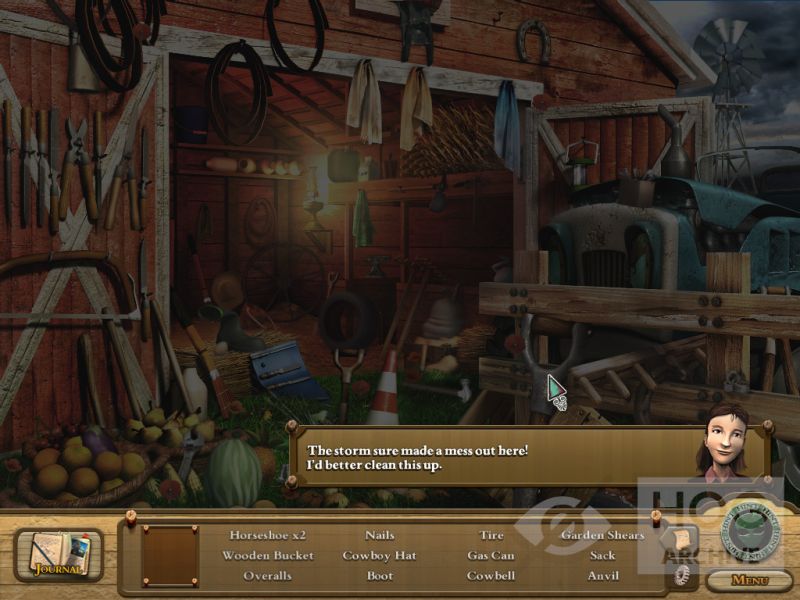This screenshot has width=800, height=600.
Task: Open the Journal book
Action: coord(57,555)
